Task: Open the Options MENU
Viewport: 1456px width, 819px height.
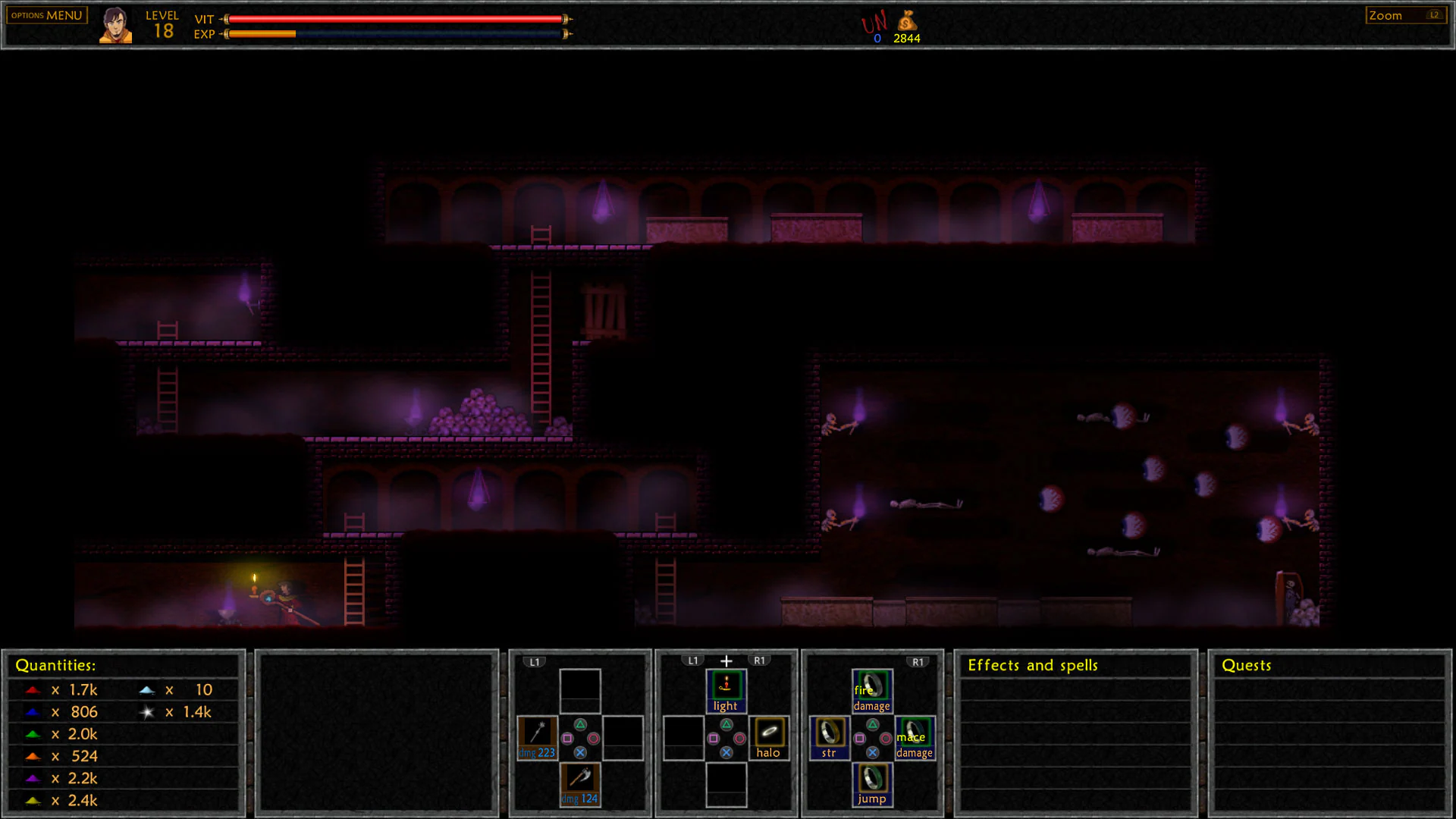Action: 45,14
